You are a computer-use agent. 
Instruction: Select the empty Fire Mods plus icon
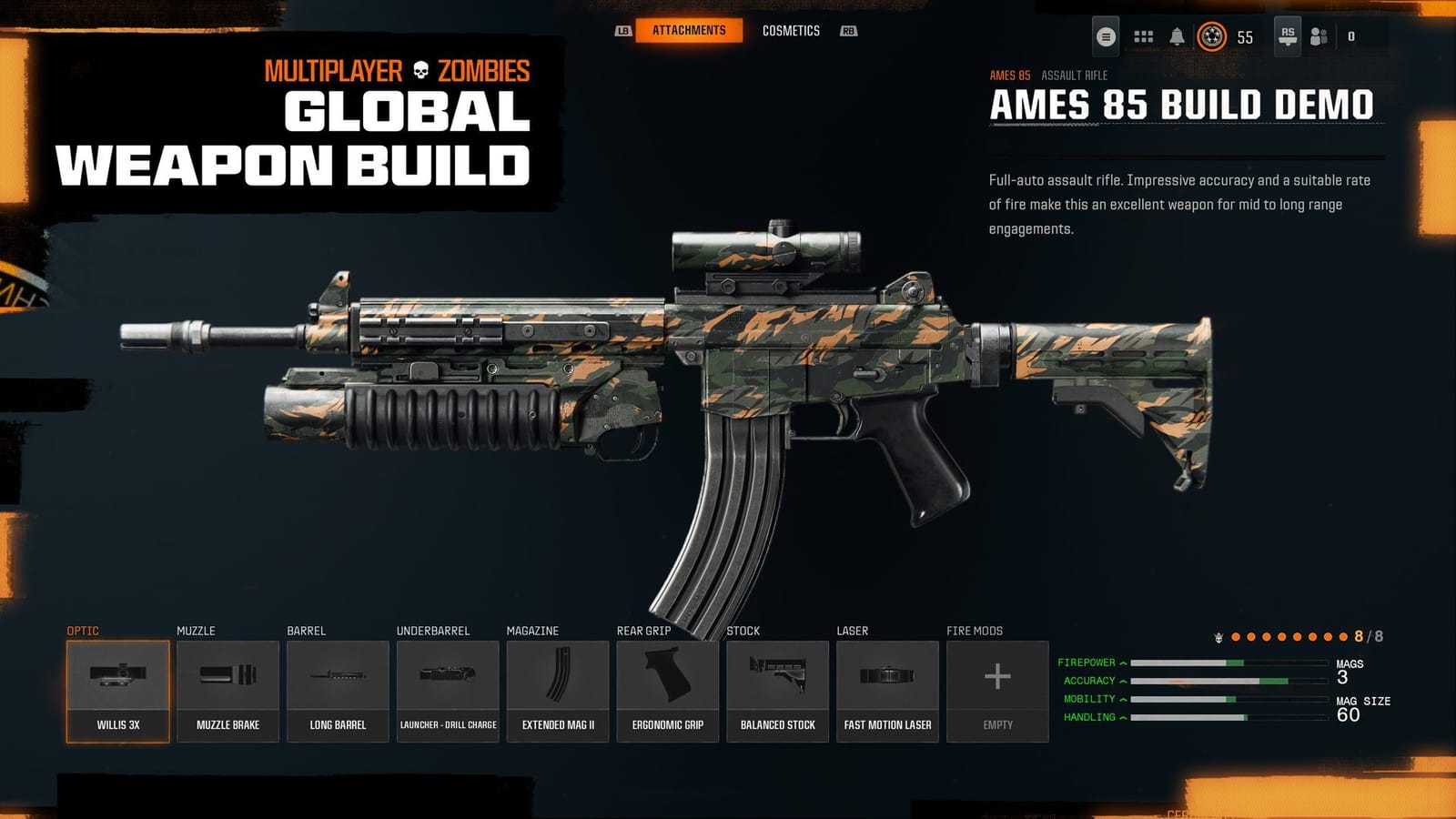pyautogui.click(x=997, y=678)
